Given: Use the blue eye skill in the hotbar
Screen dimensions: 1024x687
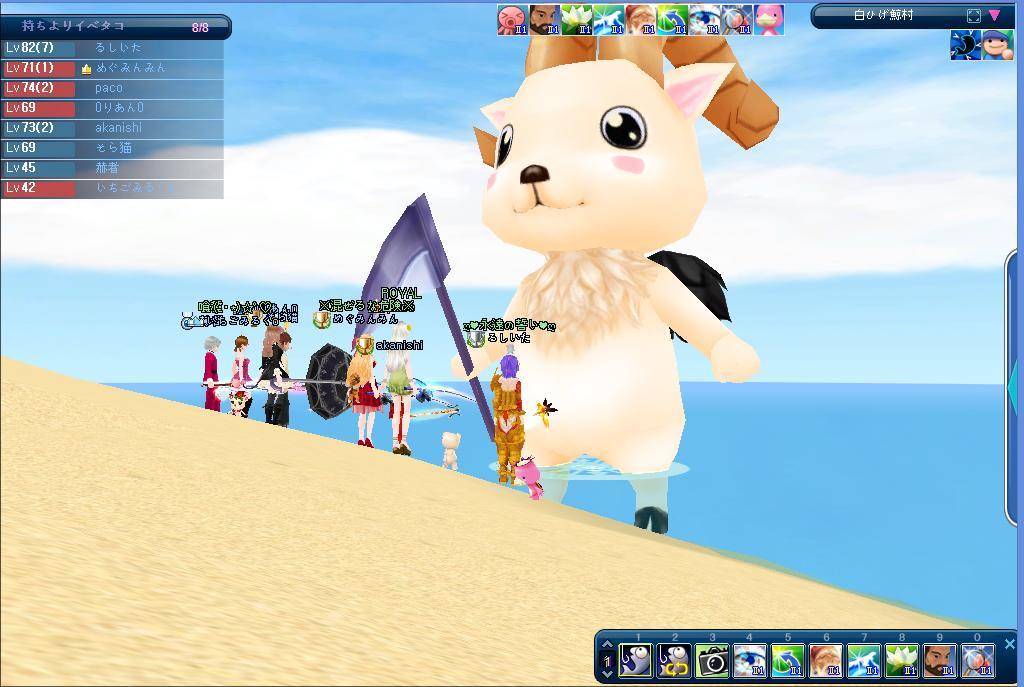Looking at the screenshot, I should 750,660.
